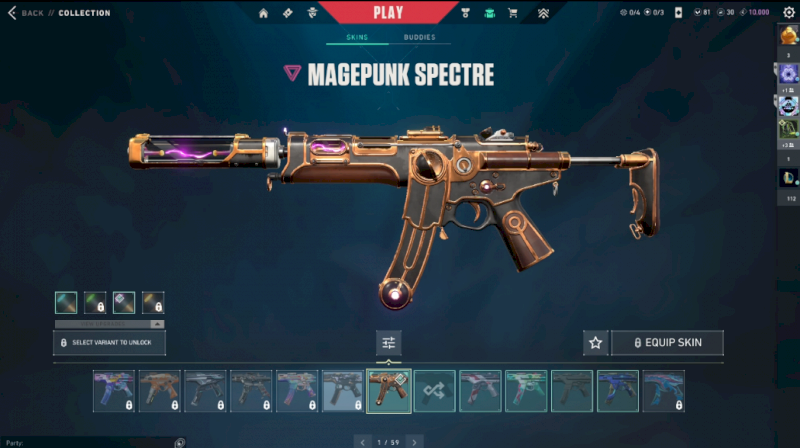Open the skin filter sliders button
The image size is (800, 448).
tap(389, 343)
